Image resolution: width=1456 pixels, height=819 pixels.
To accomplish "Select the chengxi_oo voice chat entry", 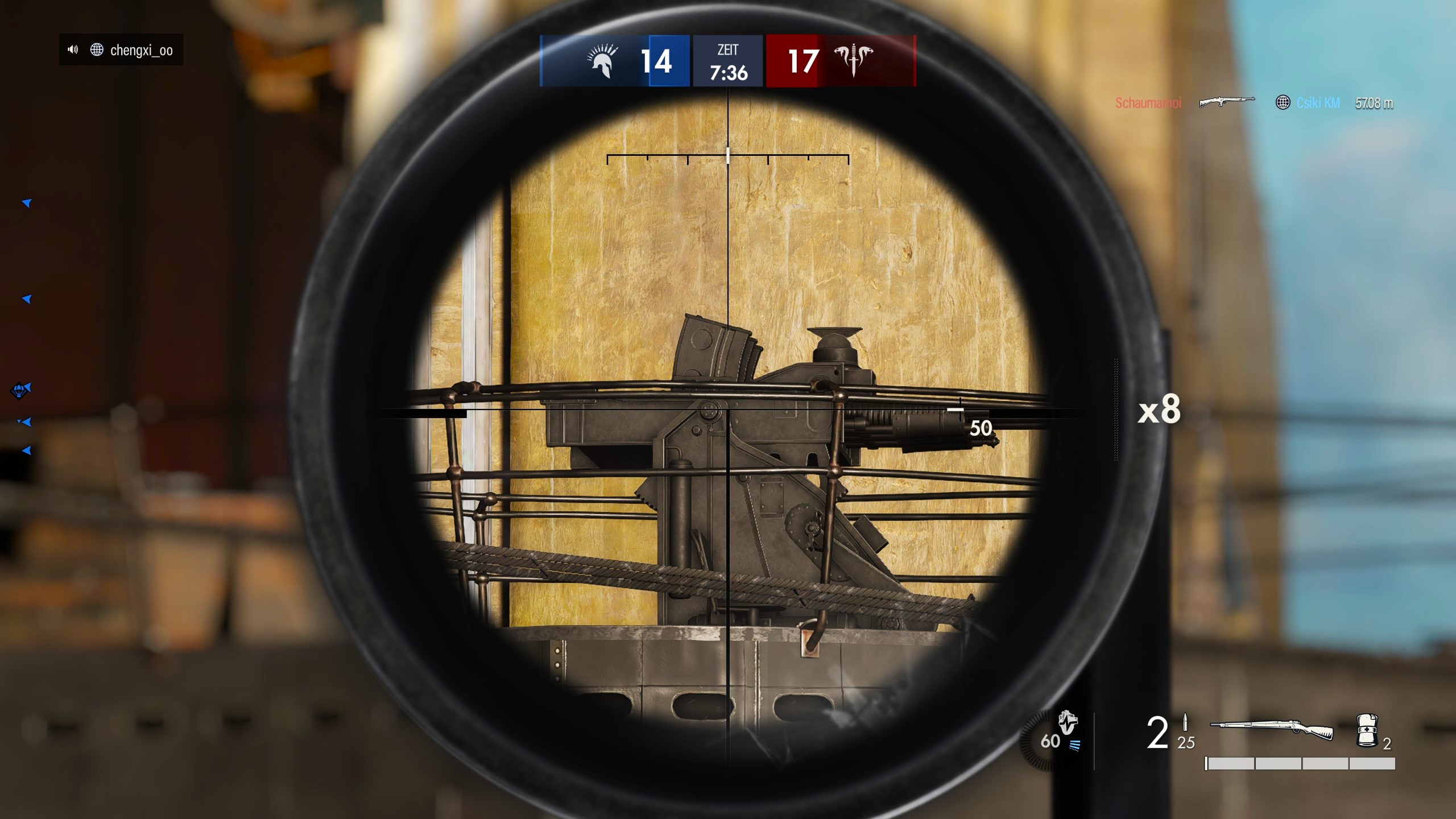I will click(121, 50).
